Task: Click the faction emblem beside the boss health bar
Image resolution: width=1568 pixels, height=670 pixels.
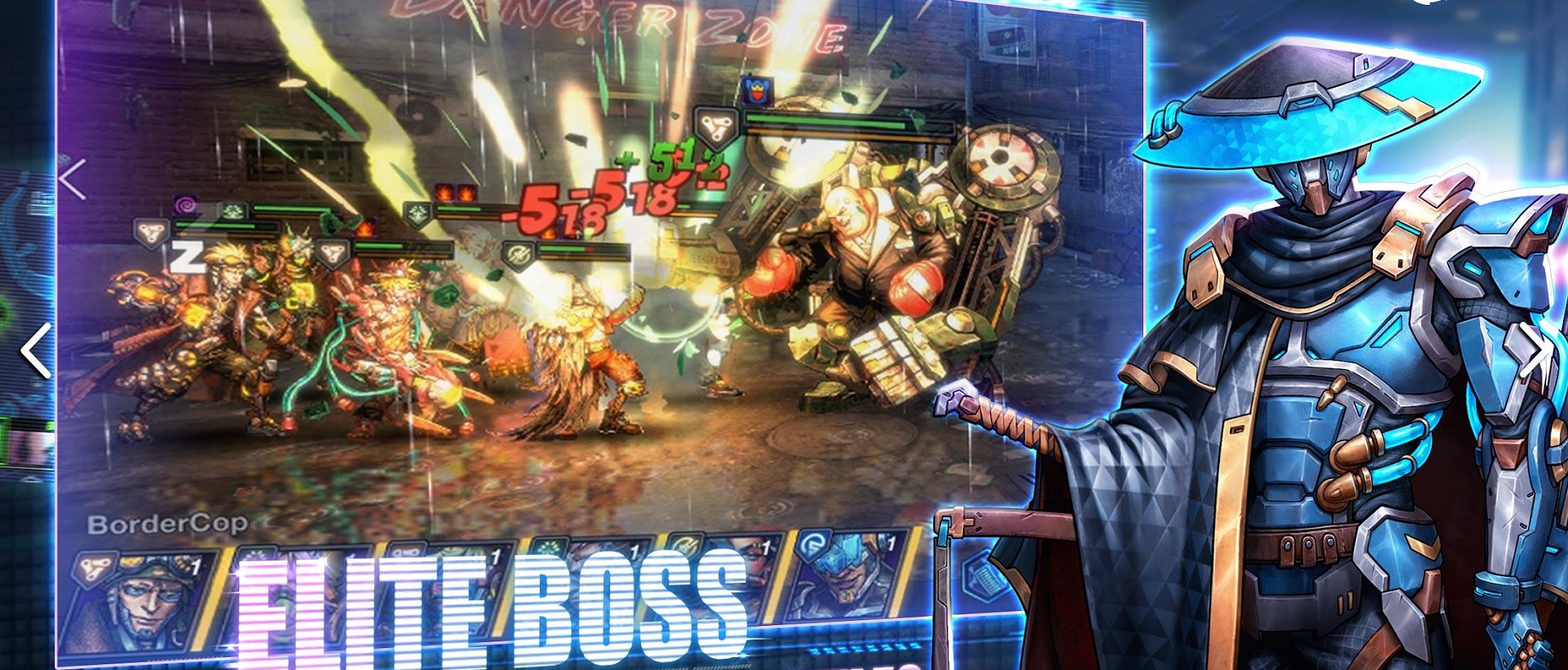Action: point(715,127)
